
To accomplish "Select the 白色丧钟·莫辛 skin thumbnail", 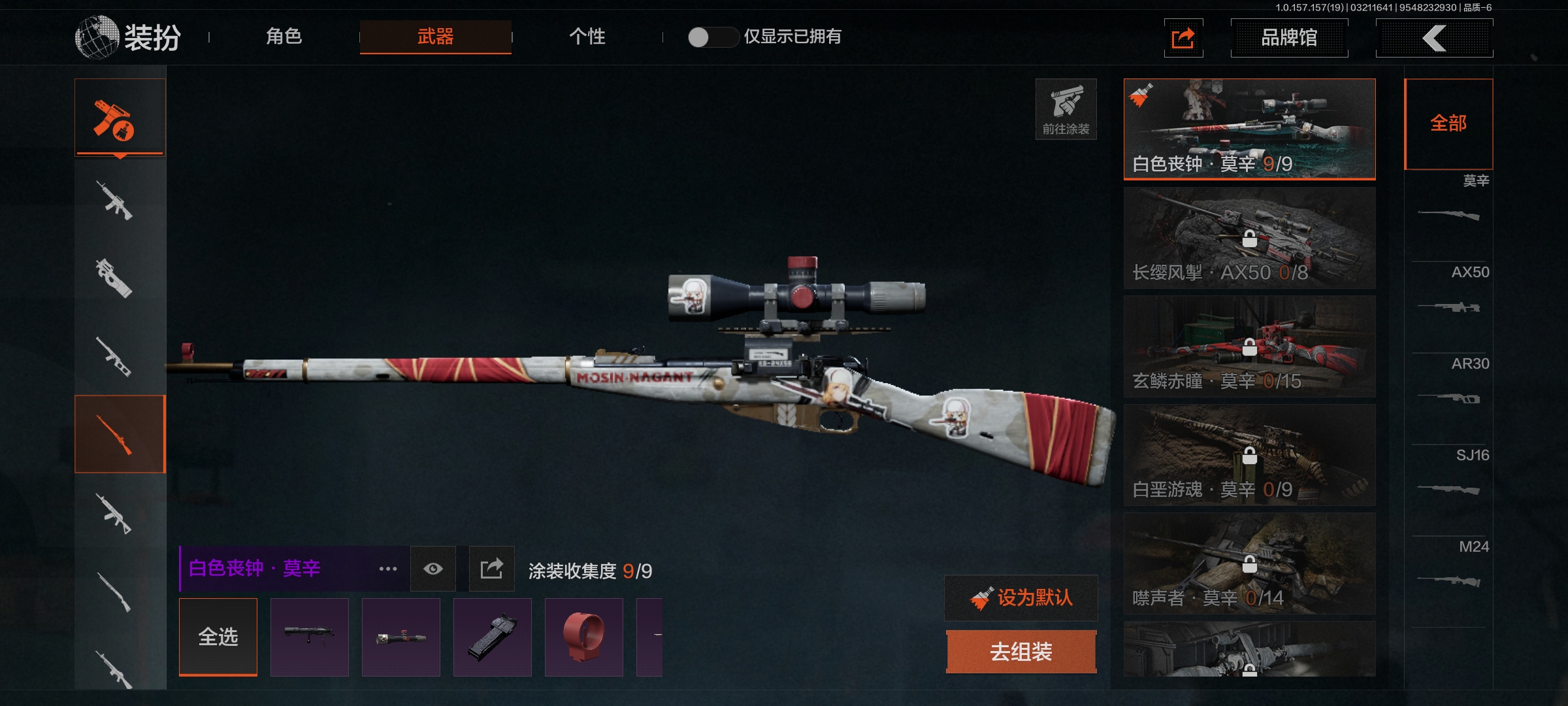I will click(1249, 129).
